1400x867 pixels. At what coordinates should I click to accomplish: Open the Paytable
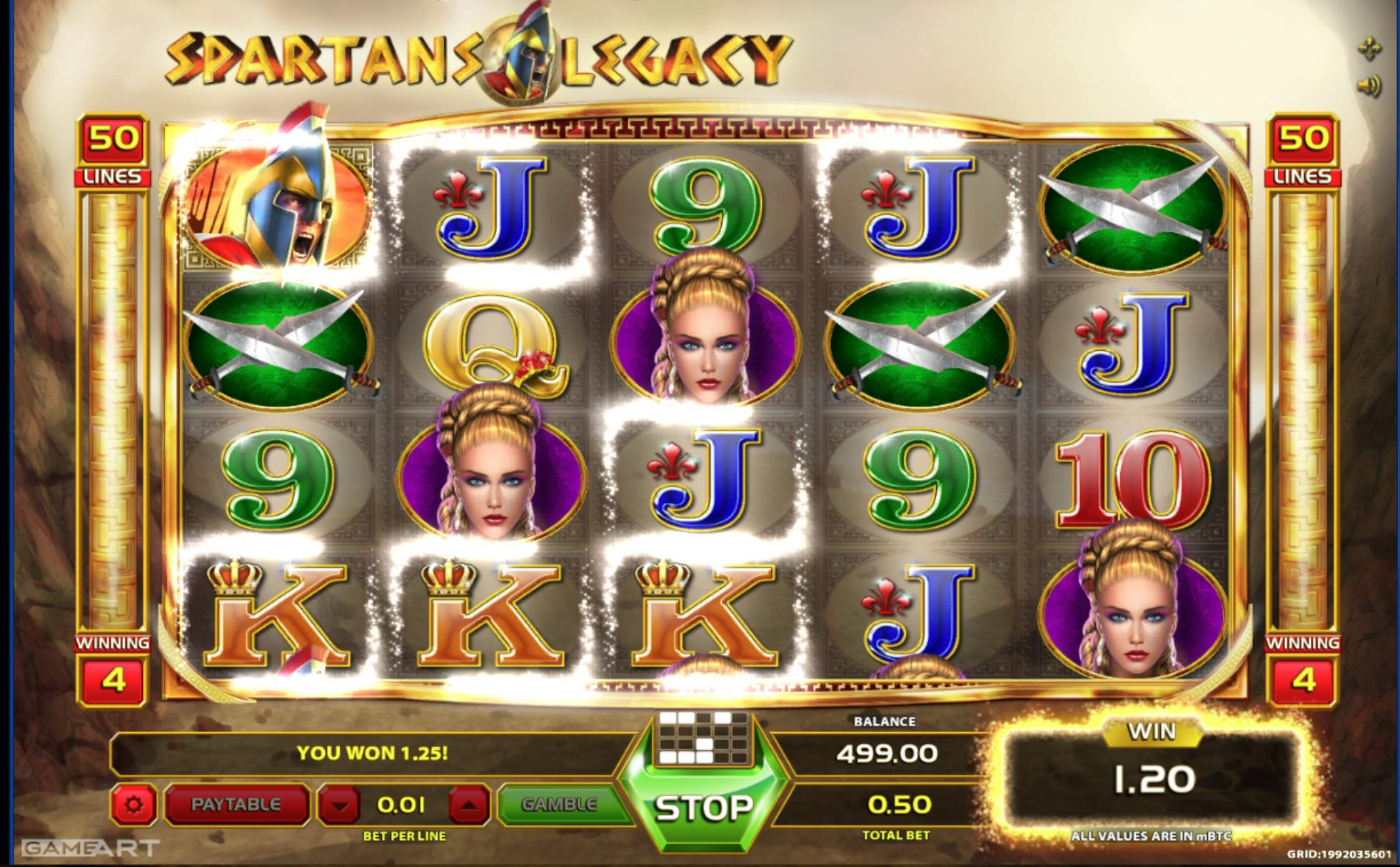(236, 805)
